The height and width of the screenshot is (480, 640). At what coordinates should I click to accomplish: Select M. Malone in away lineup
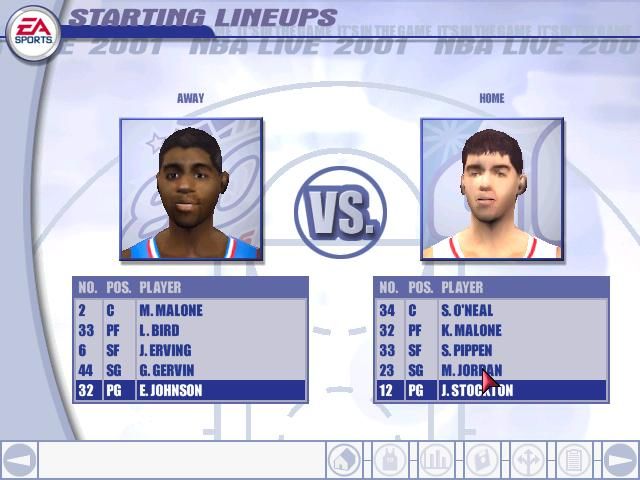tap(190, 310)
